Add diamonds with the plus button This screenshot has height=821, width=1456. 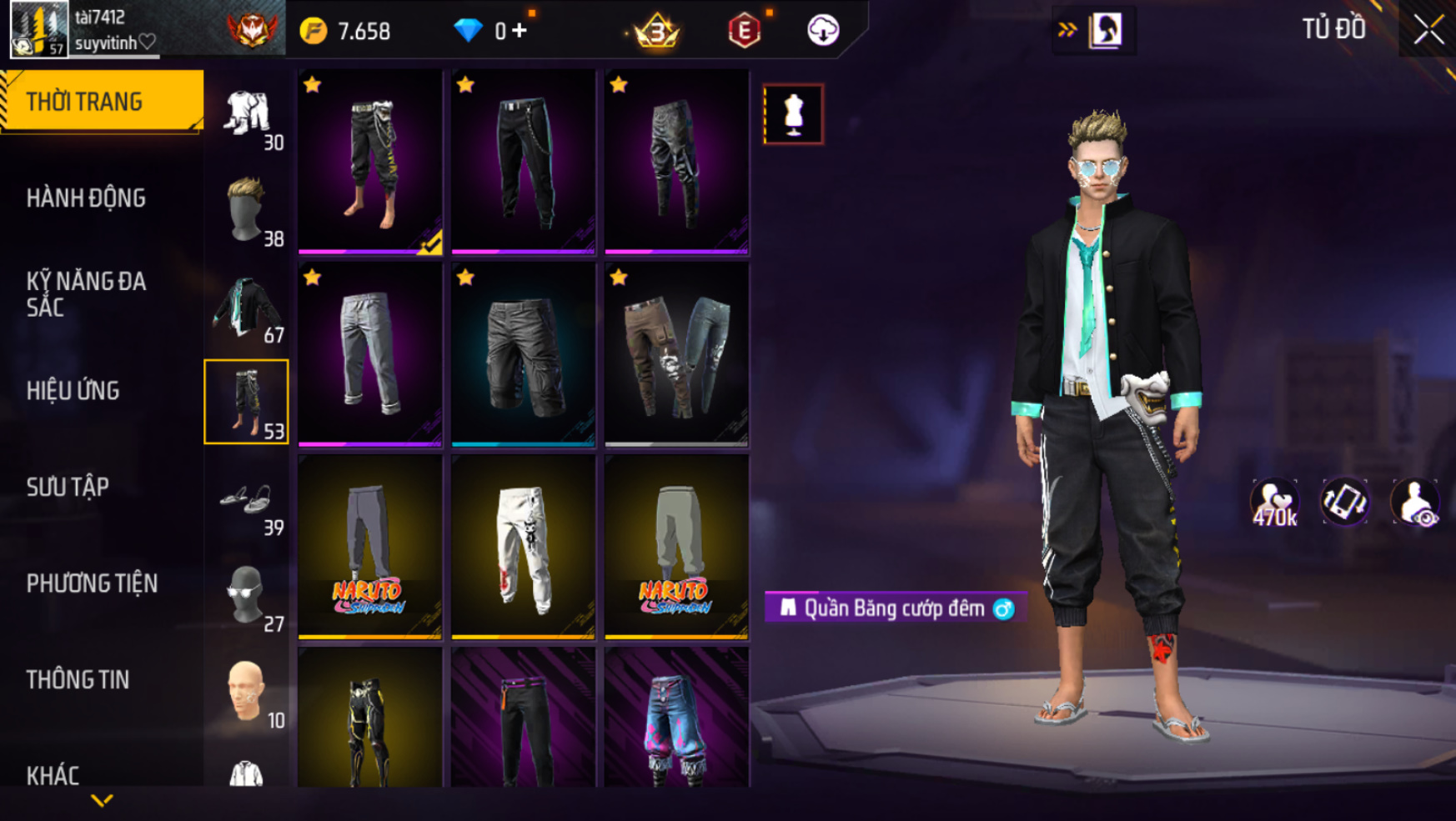point(520,31)
